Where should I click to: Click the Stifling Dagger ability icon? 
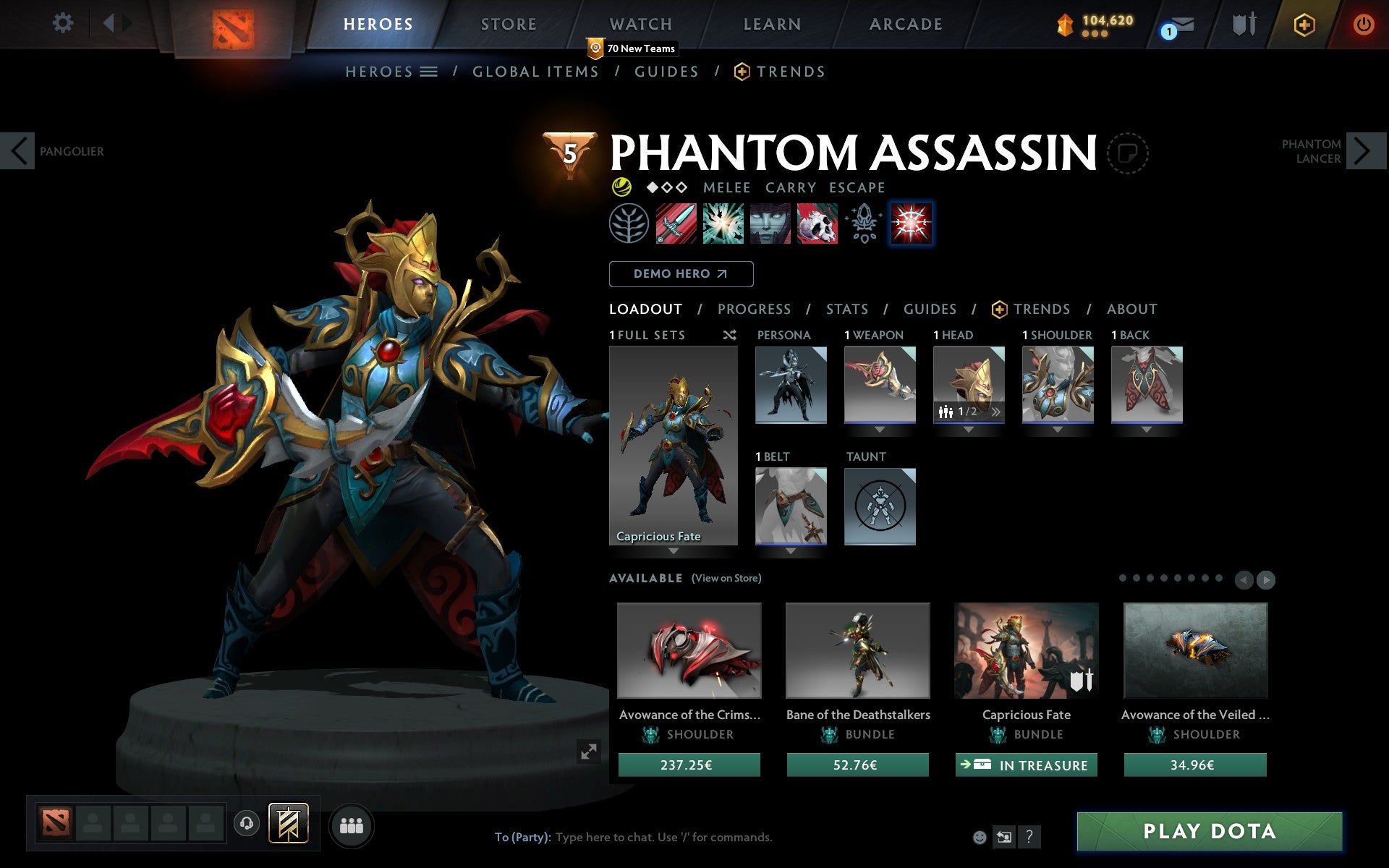click(x=675, y=224)
